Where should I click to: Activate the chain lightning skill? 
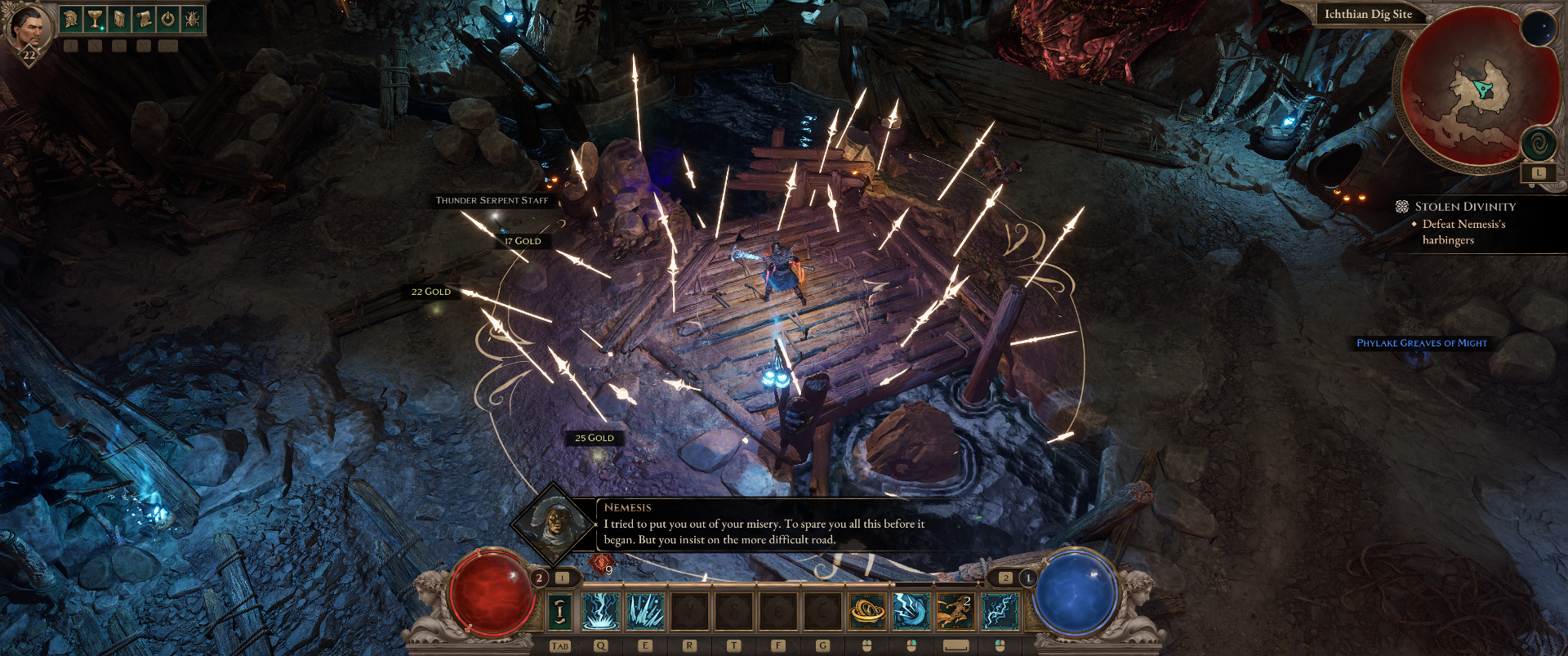tap(1000, 611)
